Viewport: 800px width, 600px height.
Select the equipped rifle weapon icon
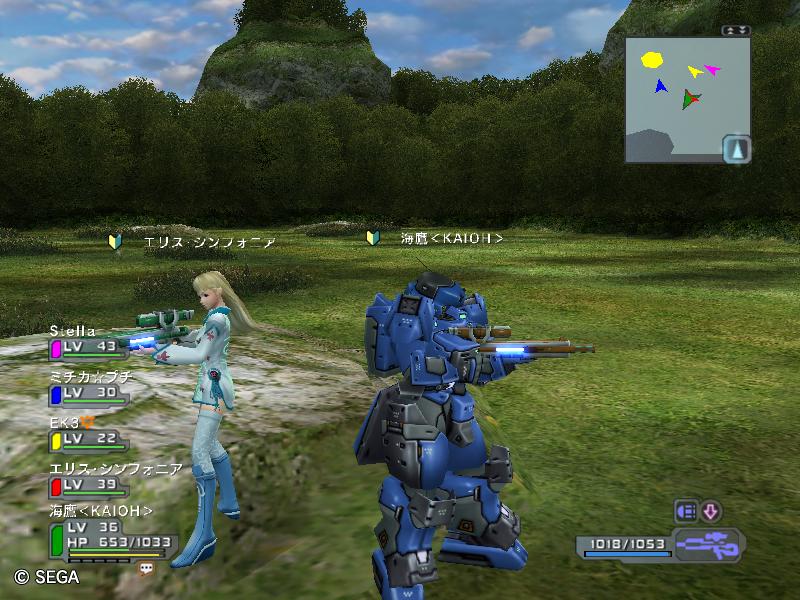[x=707, y=546]
